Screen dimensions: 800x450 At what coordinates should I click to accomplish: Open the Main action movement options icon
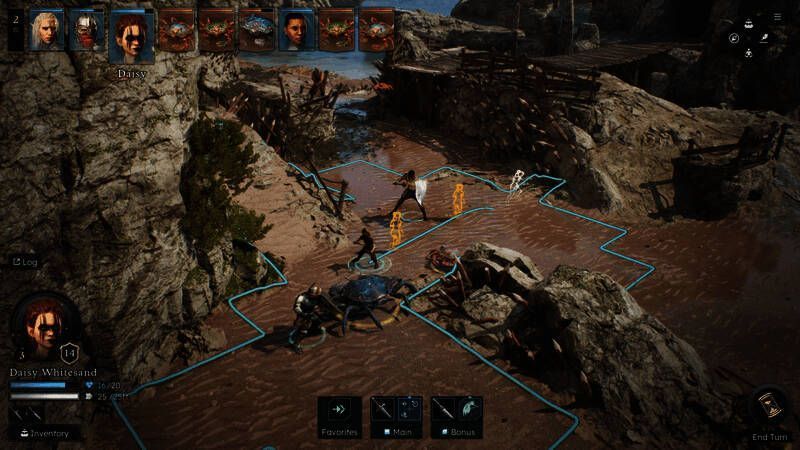tap(409, 410)
